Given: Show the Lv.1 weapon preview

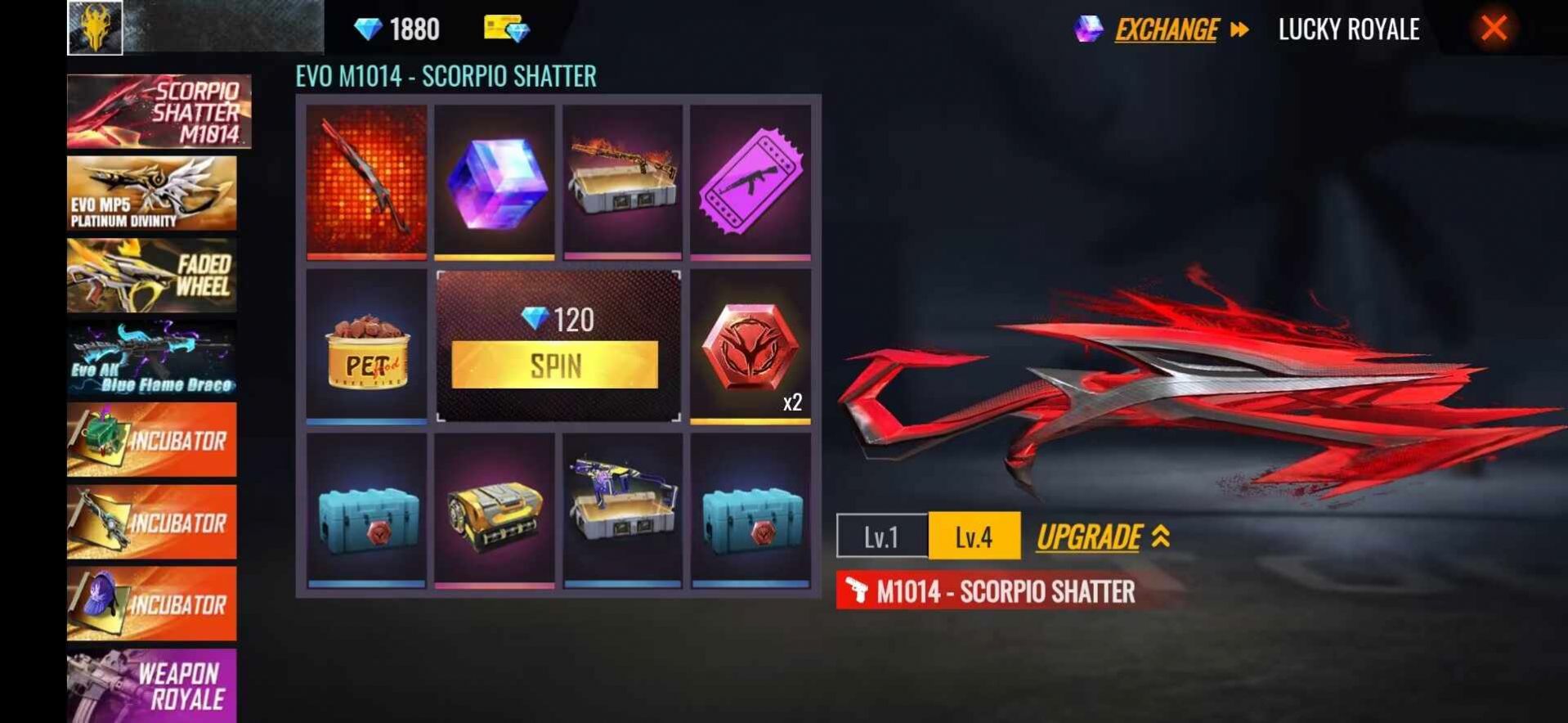Looking at the screenshot, I should (882, 537).
